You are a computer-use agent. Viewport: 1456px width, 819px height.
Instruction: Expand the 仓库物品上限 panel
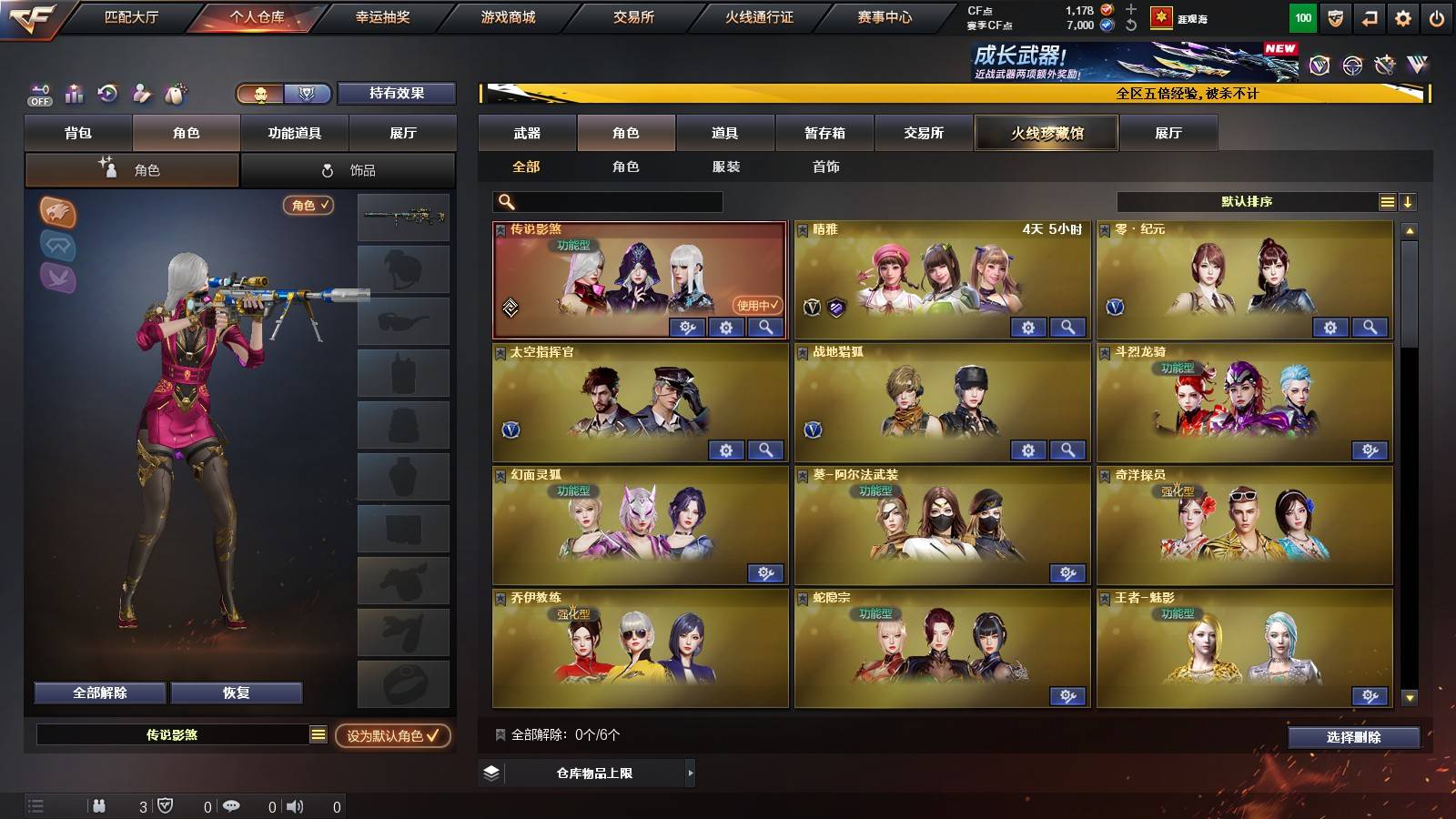click(588, 773)
